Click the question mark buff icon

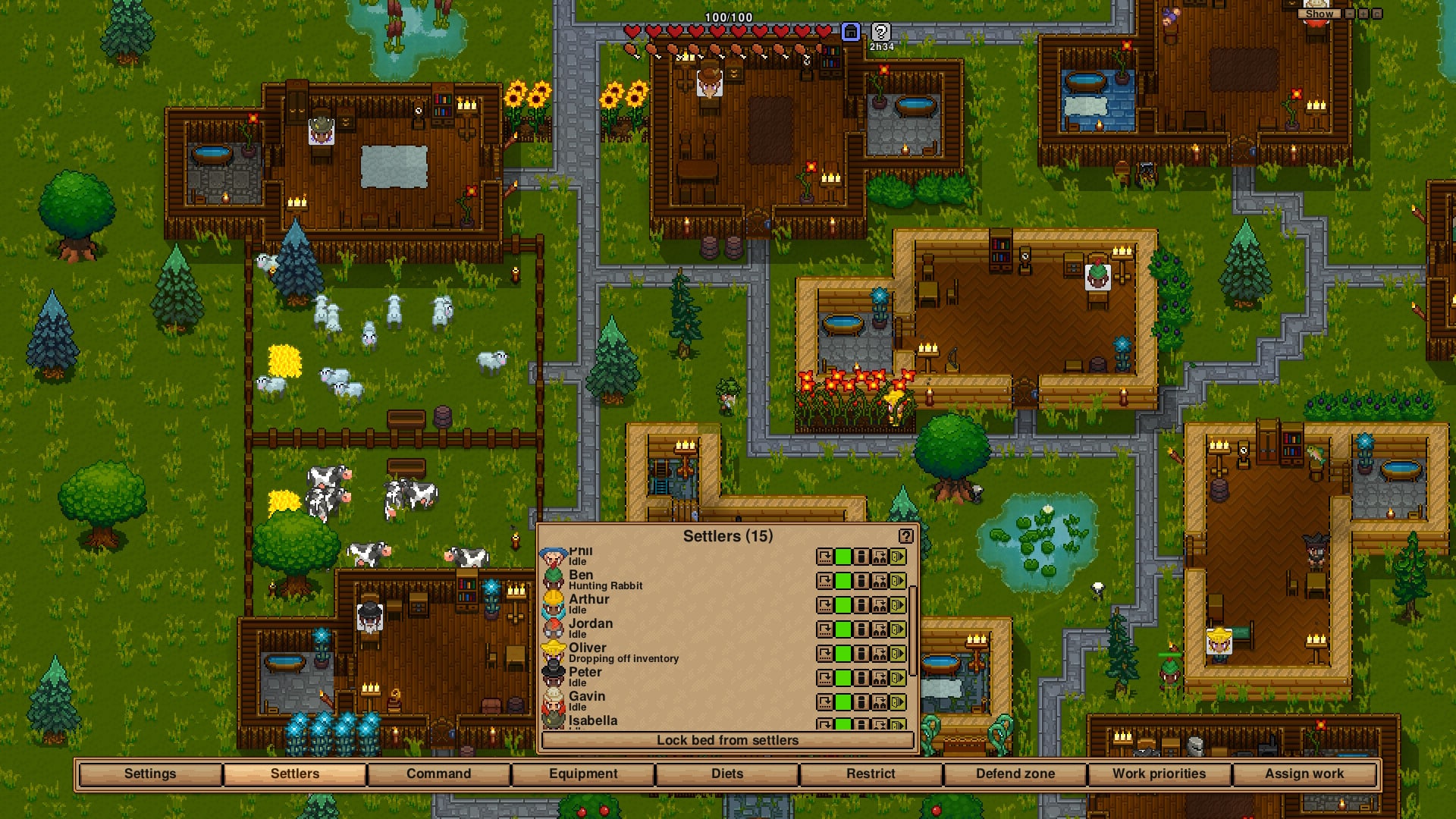pyautogui.click(x=880, y=32)
